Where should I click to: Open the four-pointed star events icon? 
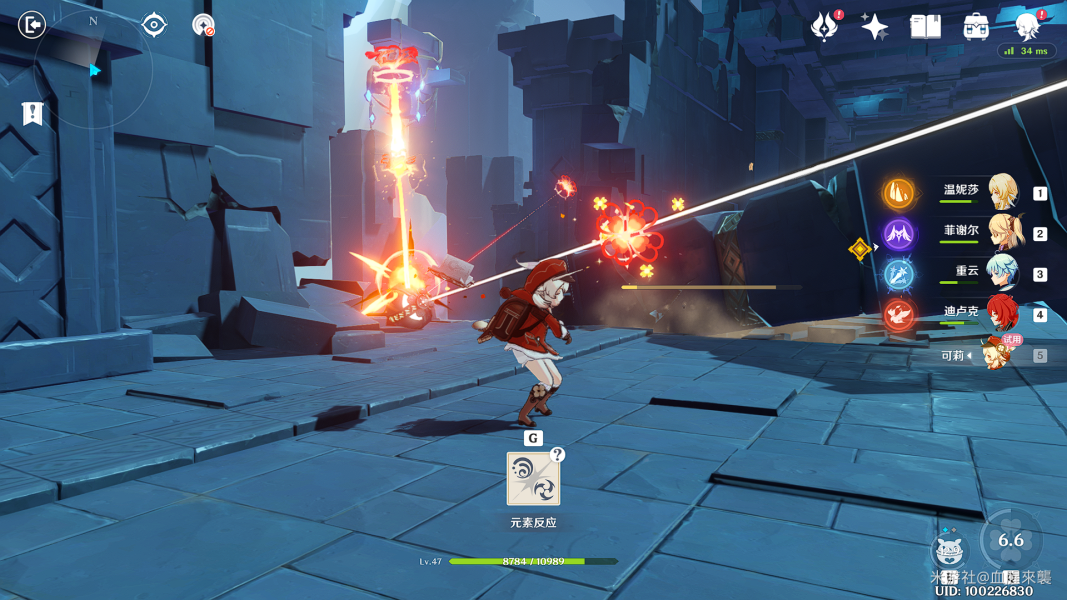click(875, 27)
